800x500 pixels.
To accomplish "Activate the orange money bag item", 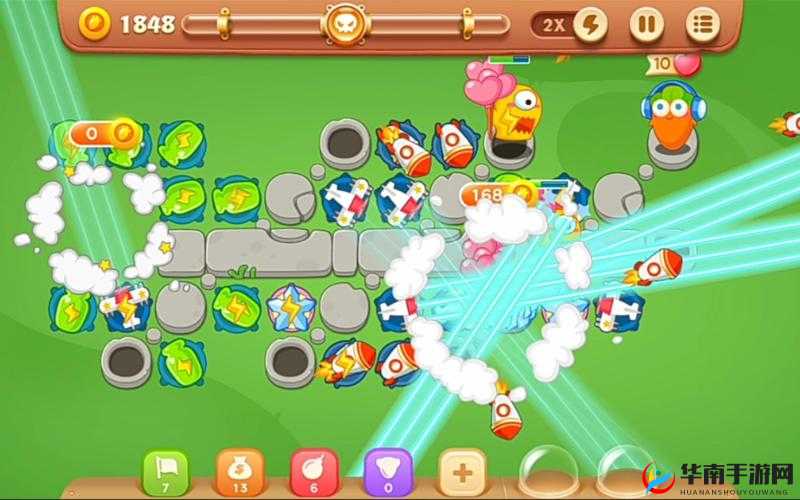I will 240,472.
